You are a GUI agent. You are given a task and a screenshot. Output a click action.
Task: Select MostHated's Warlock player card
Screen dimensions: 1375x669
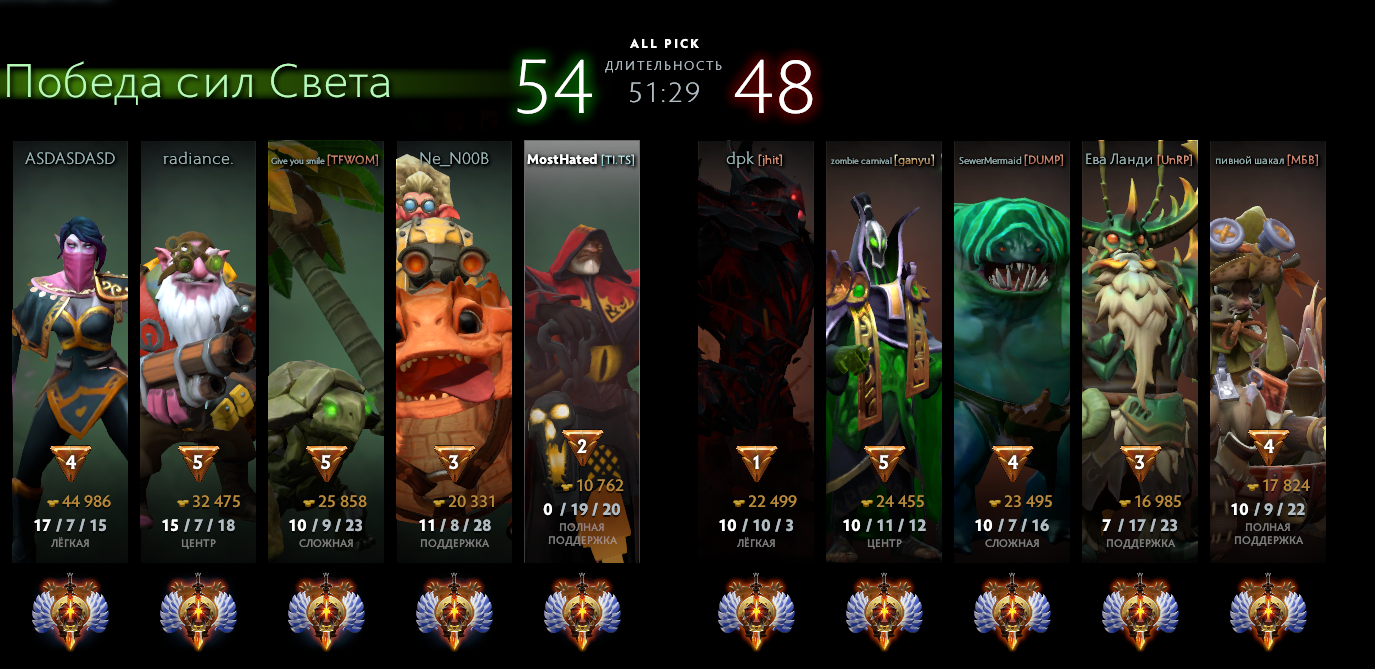(x=582, y=350)
